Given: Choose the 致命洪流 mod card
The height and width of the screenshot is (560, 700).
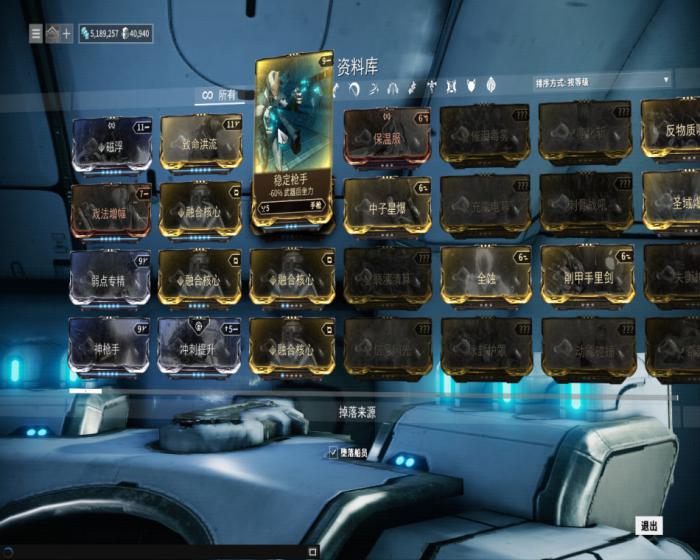Looking at the screenshot, I should tap(200, 143).
